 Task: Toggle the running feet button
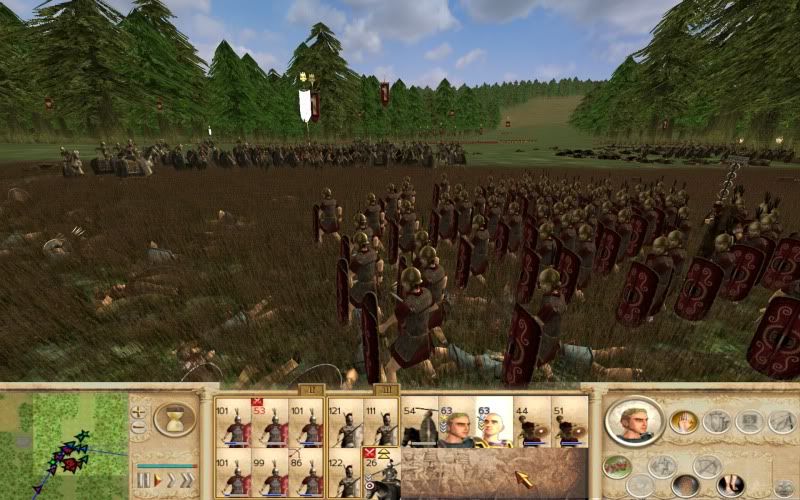(x=730, y=485)
